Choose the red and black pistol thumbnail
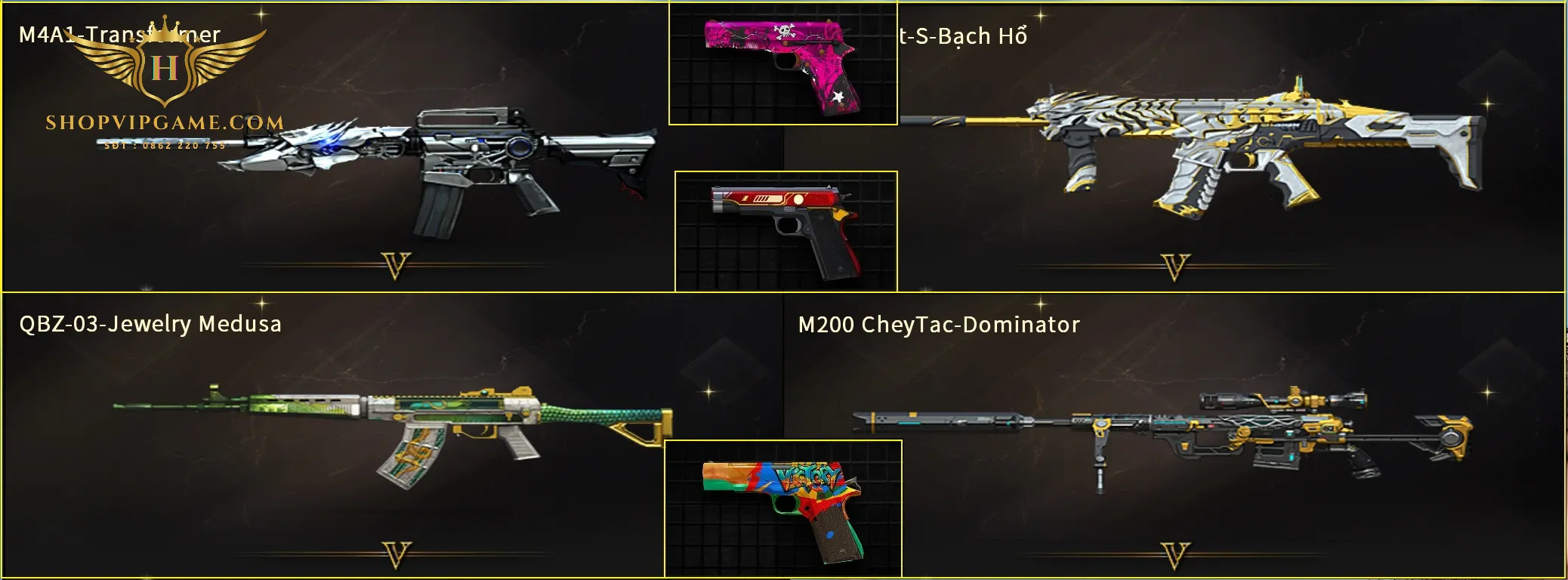Screen dimensions: 1568x580 tap(786, 230)
